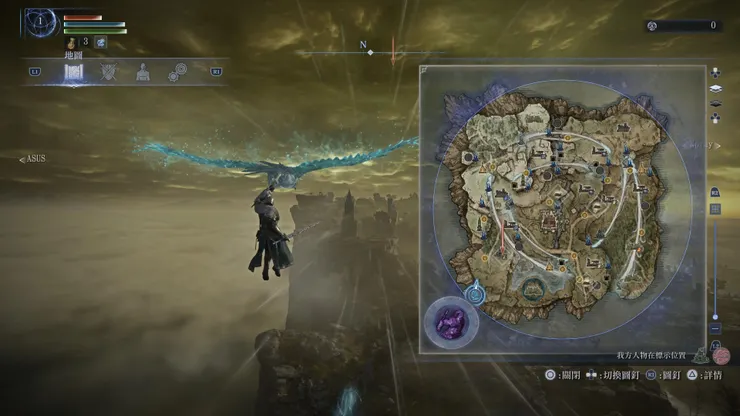The image size is (740, 416).
Task: Toggle the map layers icon
Action: pyautogui.click(x=716, y=89)
